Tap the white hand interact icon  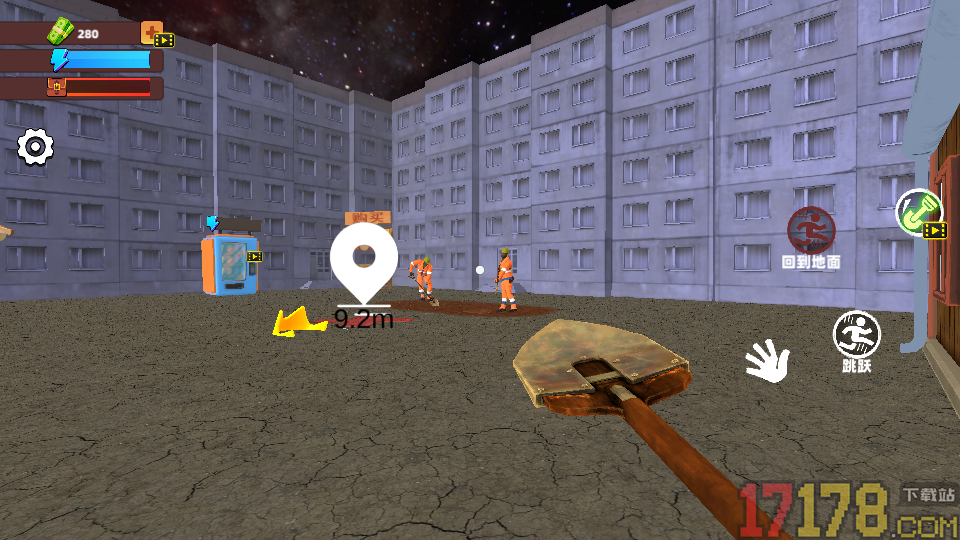coord(768,360)
